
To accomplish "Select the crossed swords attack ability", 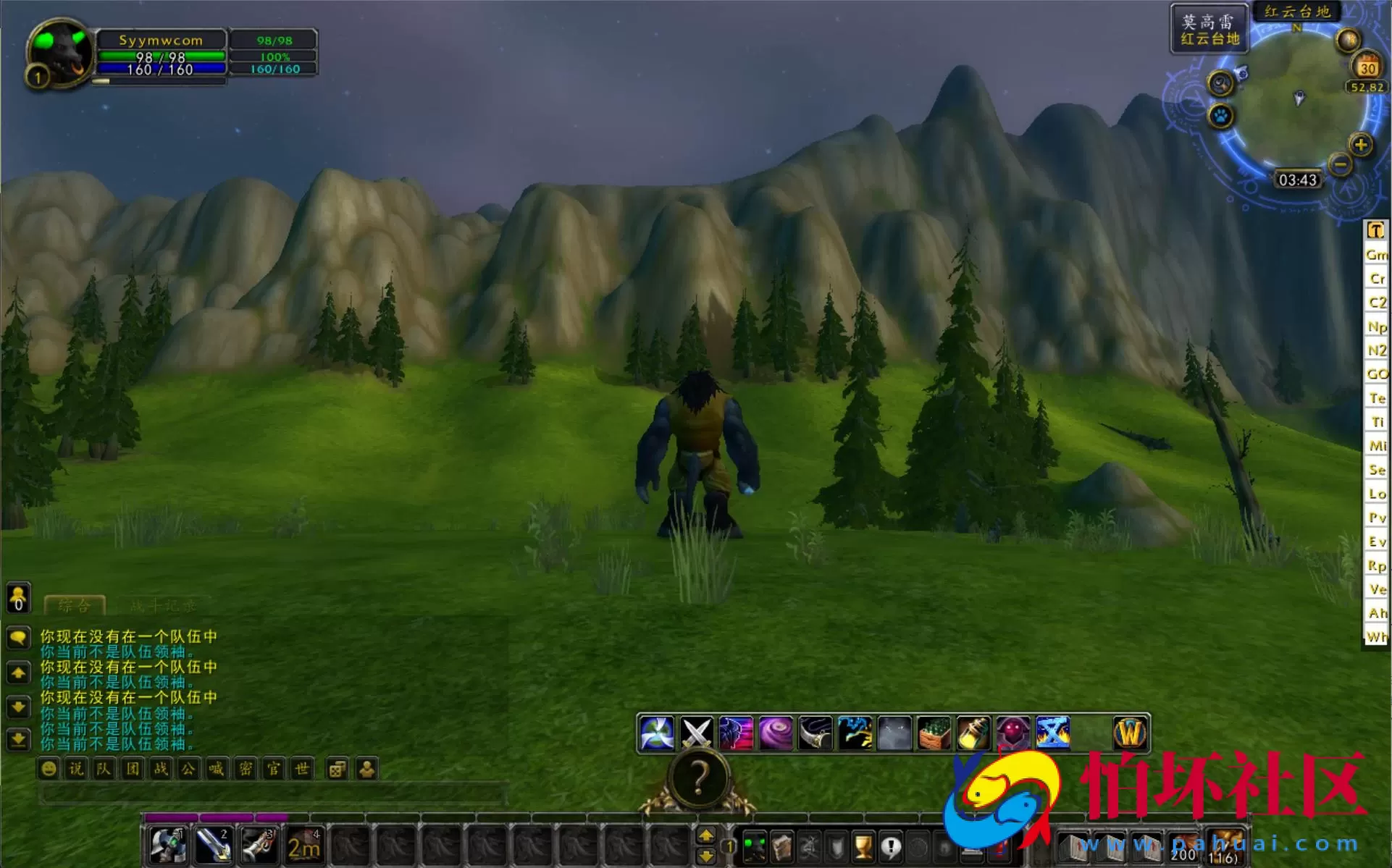I will (698, 732).
